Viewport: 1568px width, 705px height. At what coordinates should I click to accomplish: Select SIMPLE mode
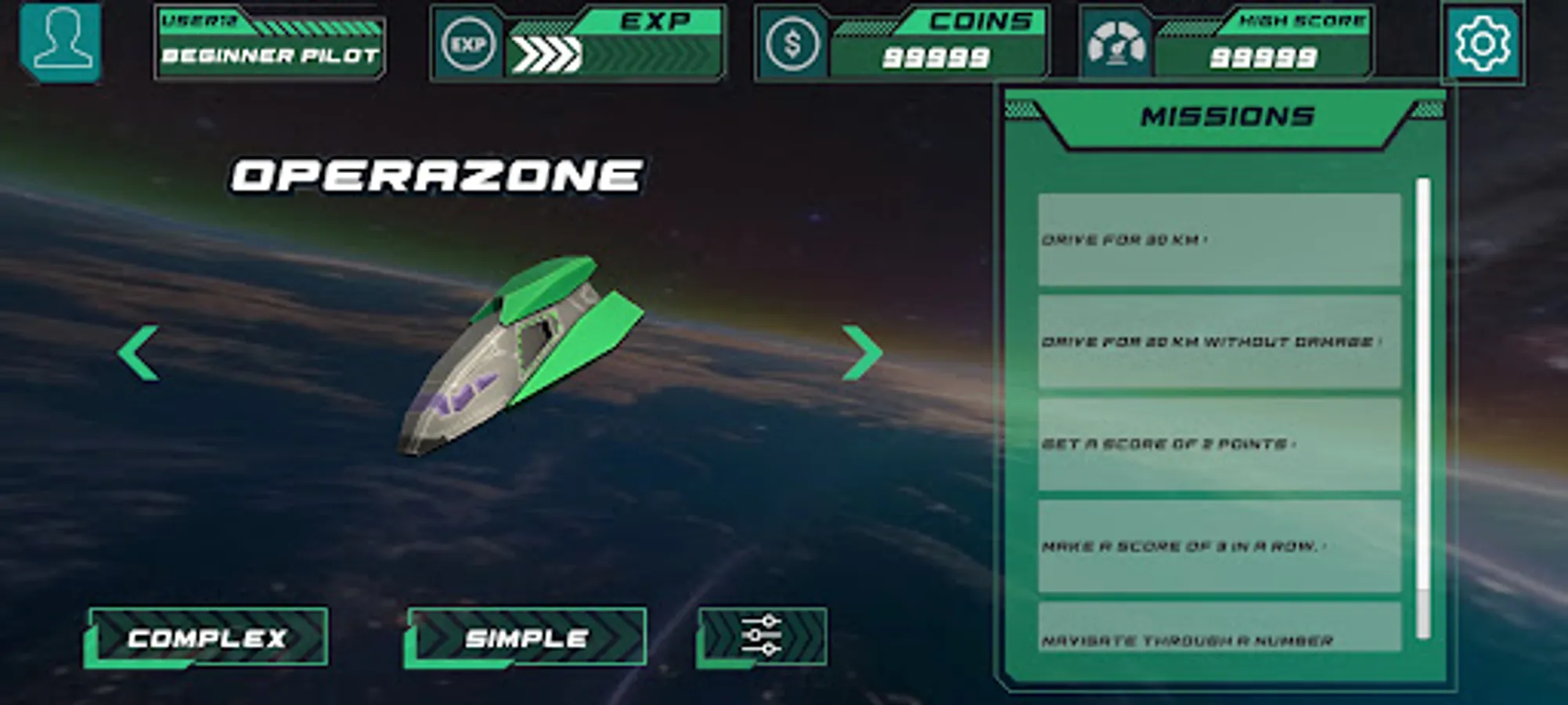coord(526,638)
